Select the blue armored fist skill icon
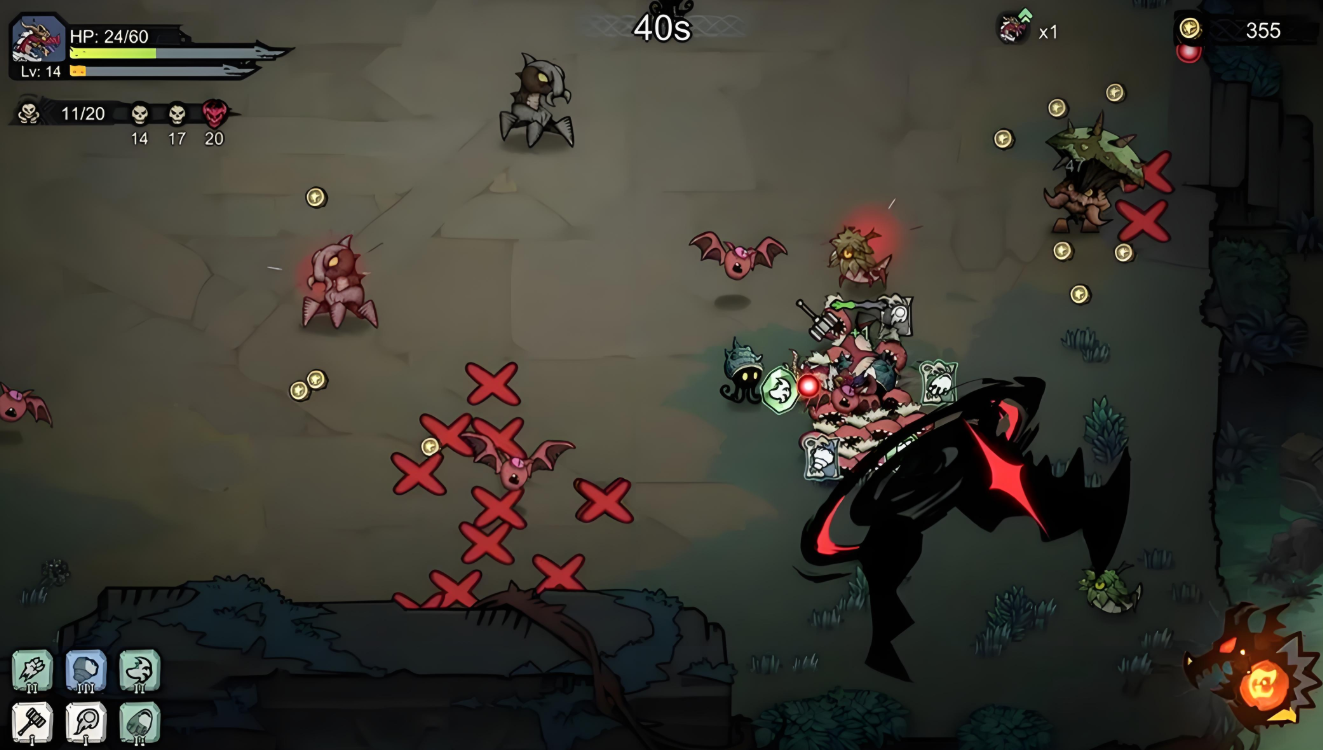Image resolution: width=1323 pixels, height=750 pixels. pos(86,670)
